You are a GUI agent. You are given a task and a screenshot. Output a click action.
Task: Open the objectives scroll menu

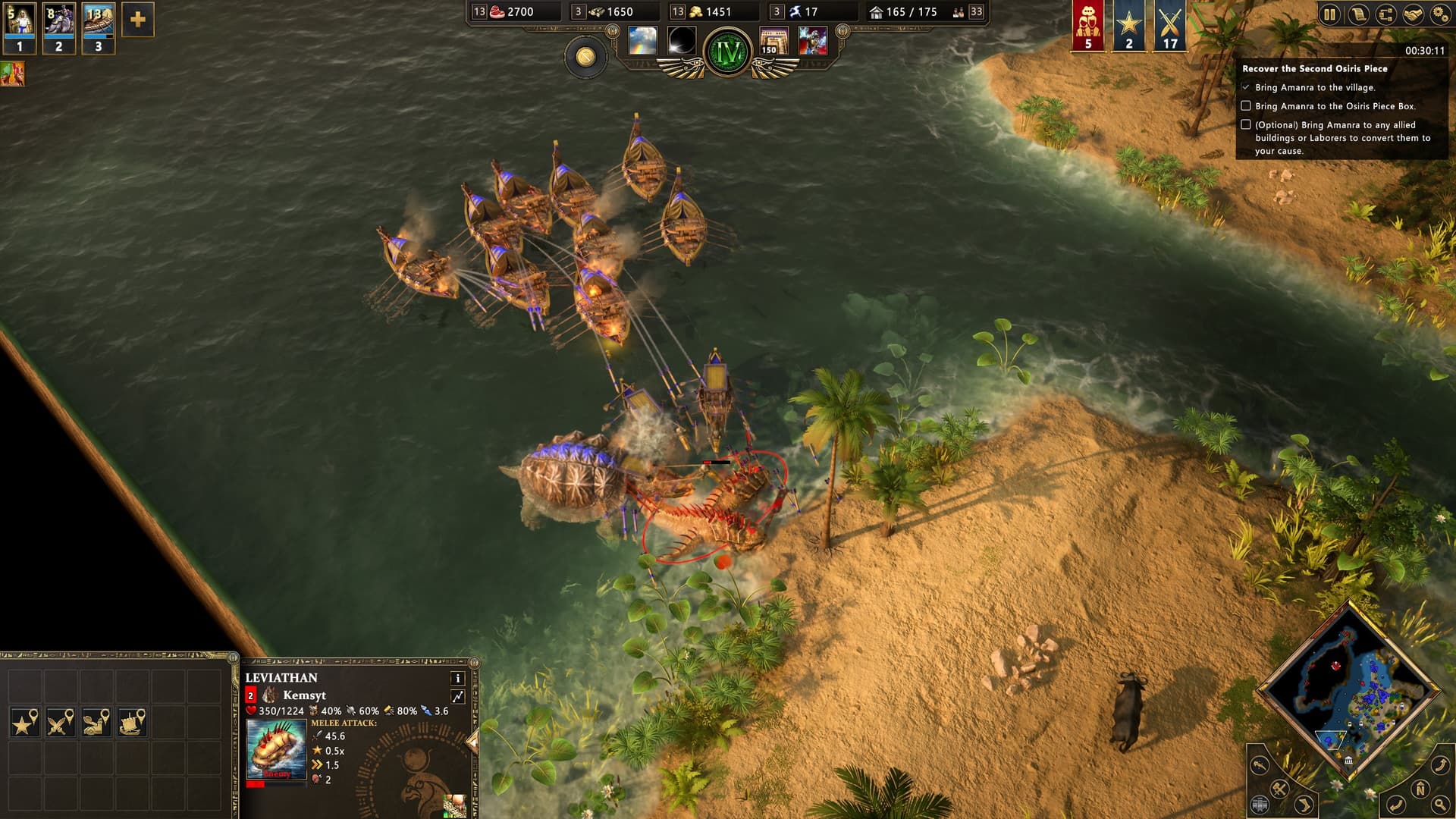[x=1357, y=14]
